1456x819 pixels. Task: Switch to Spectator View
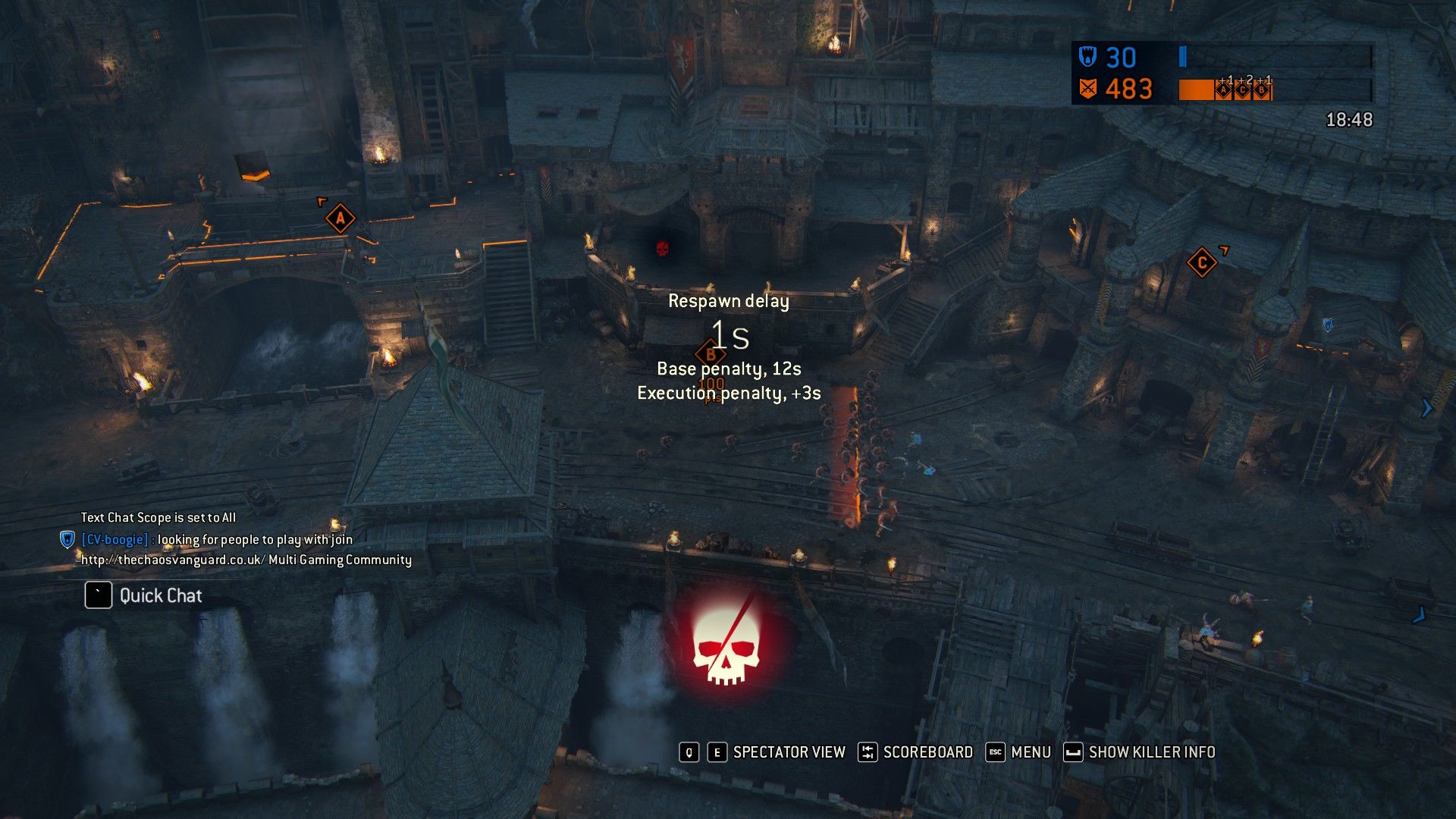click(788, 752)
